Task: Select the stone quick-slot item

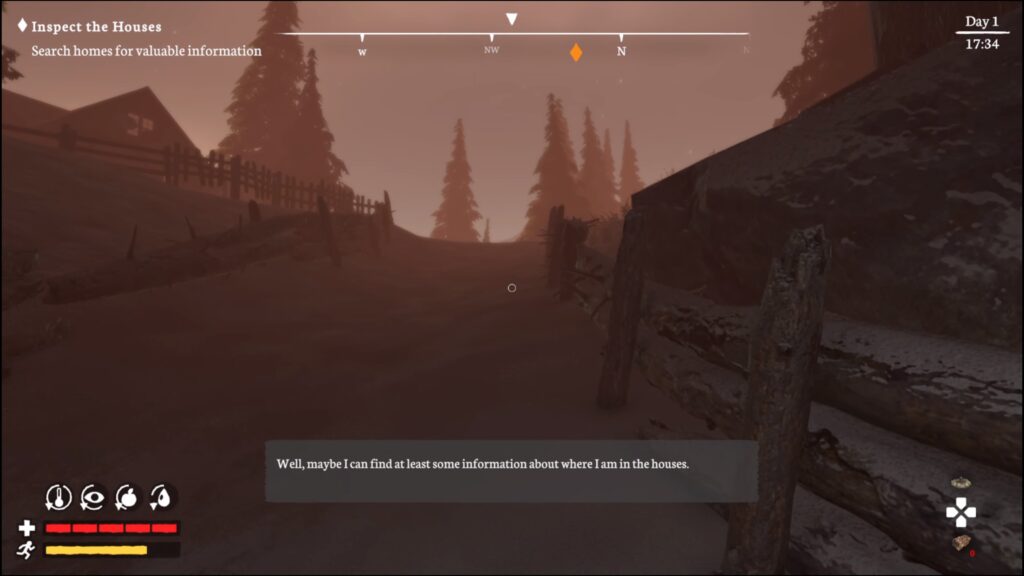Action: 961,543
